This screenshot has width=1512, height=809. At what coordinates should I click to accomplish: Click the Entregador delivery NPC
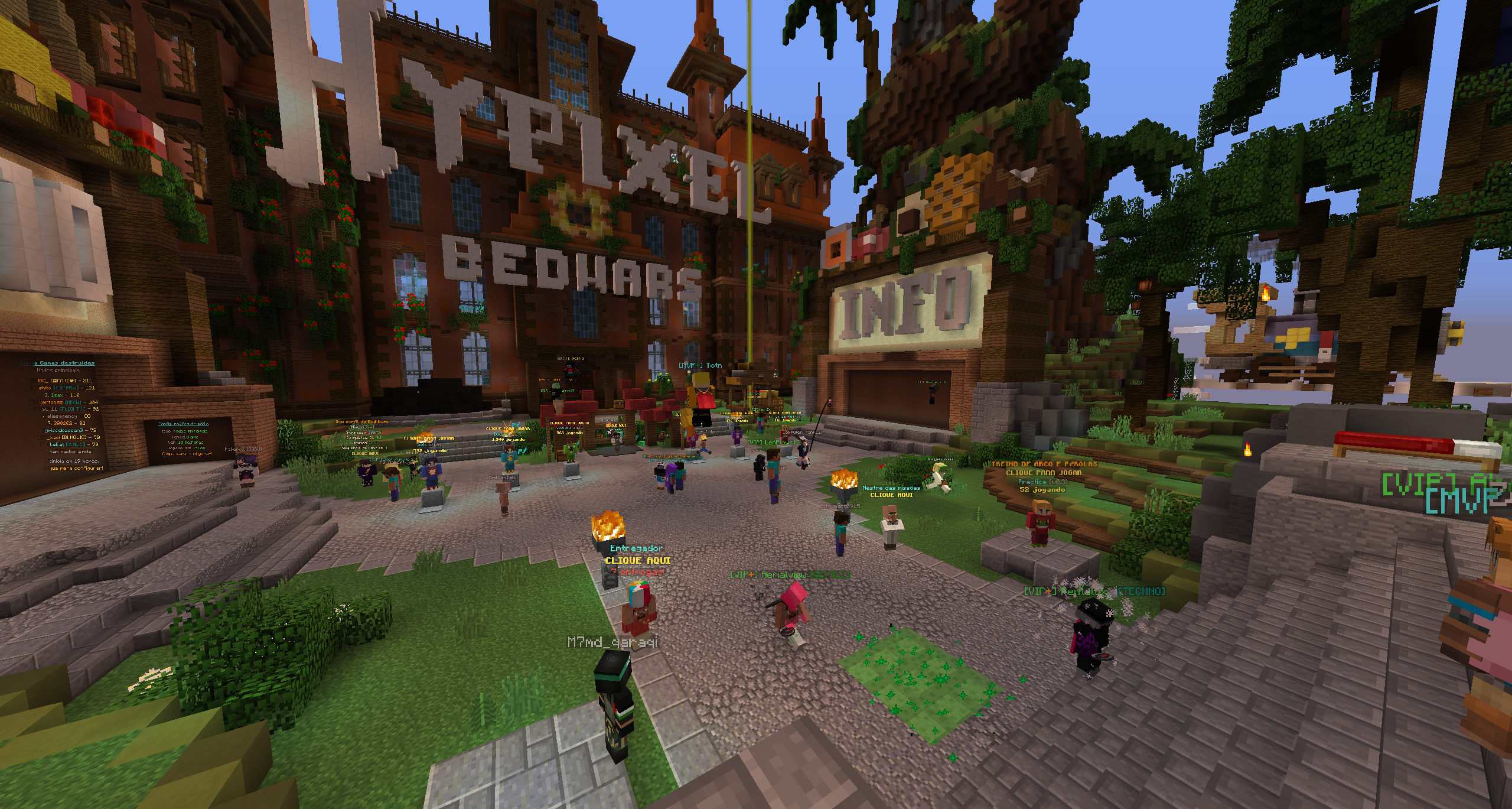pyautogui.click(x=638, y=615)
